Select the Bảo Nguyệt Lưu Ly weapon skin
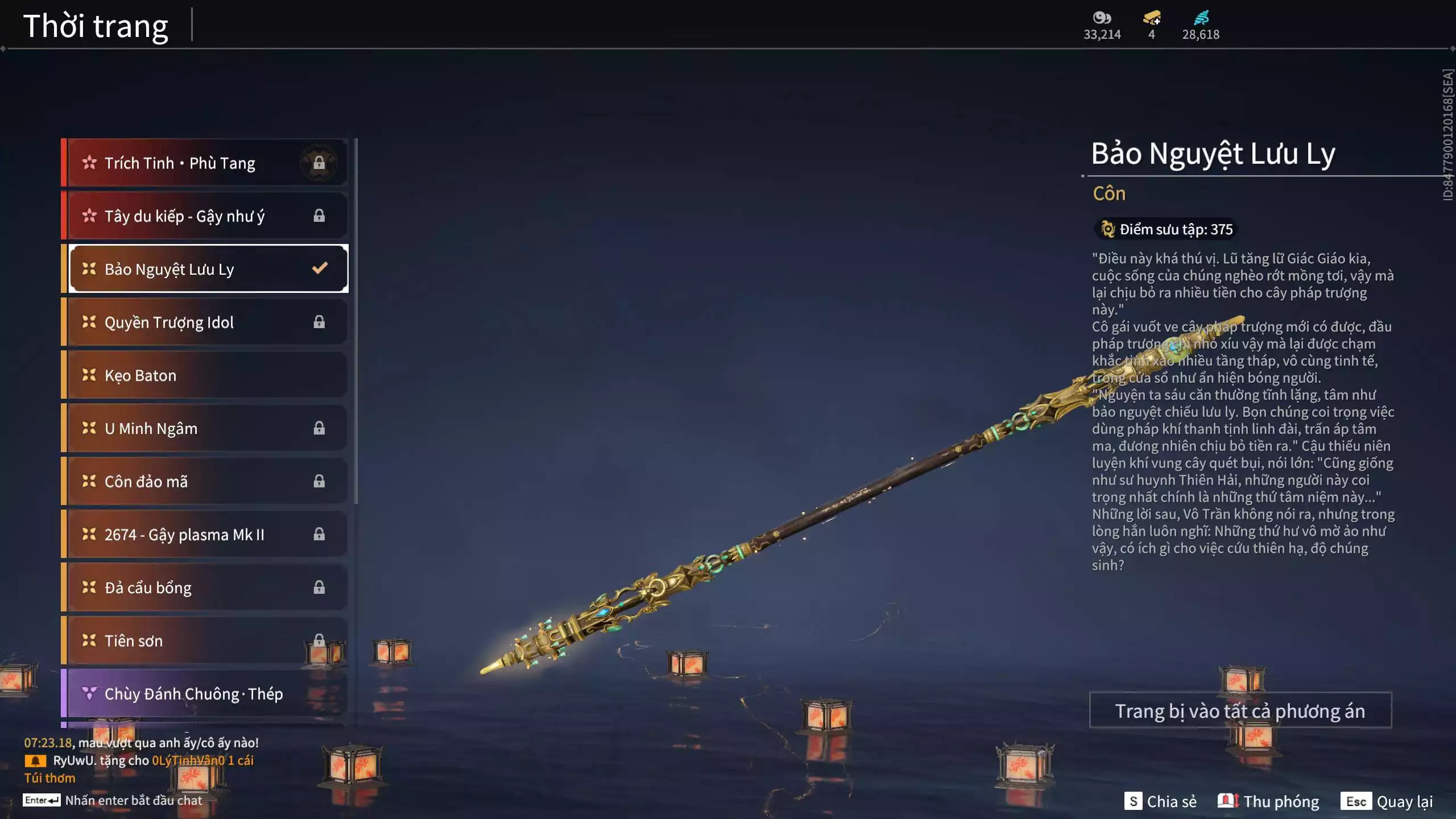 coord(205,269)
